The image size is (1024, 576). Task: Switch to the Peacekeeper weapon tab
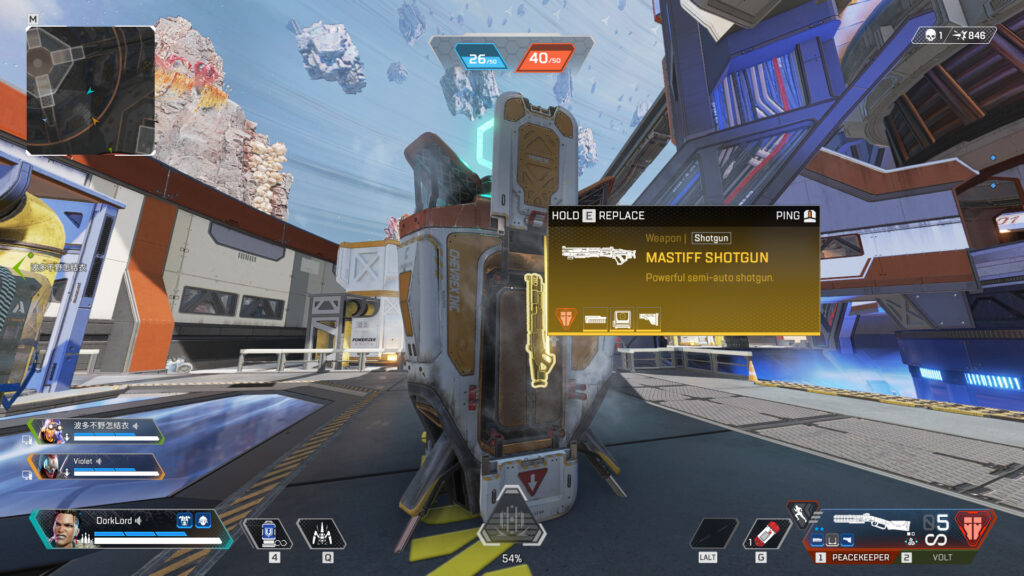tap(854, 556)
